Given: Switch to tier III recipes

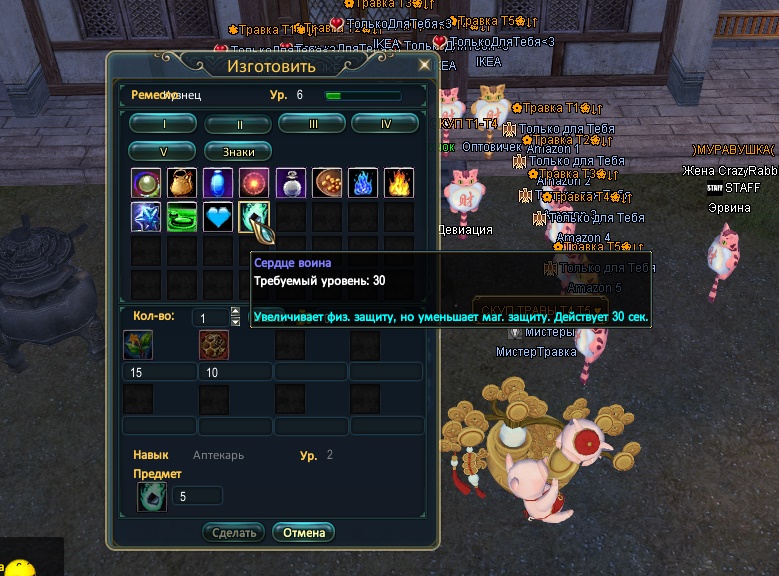Looking at the screenshot, I should [312, 124].
